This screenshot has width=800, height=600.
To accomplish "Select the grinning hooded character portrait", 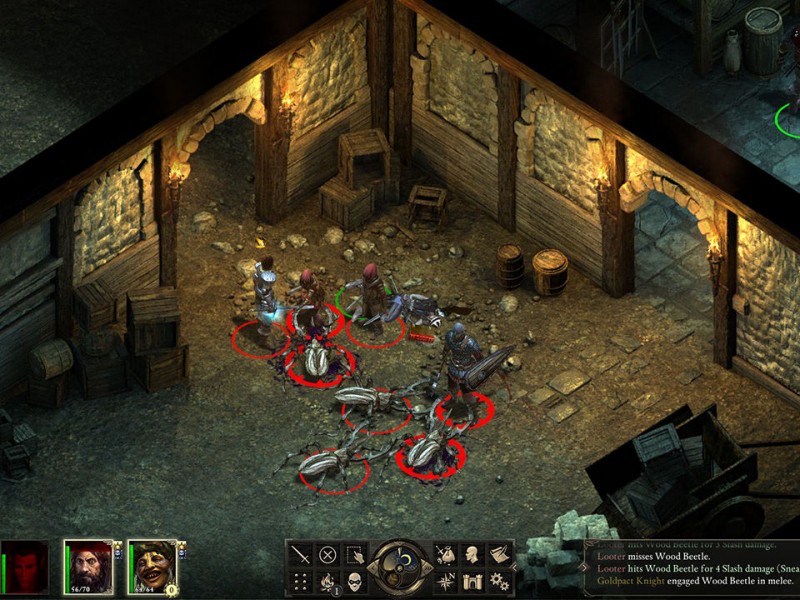I will (x=152, y=567).
